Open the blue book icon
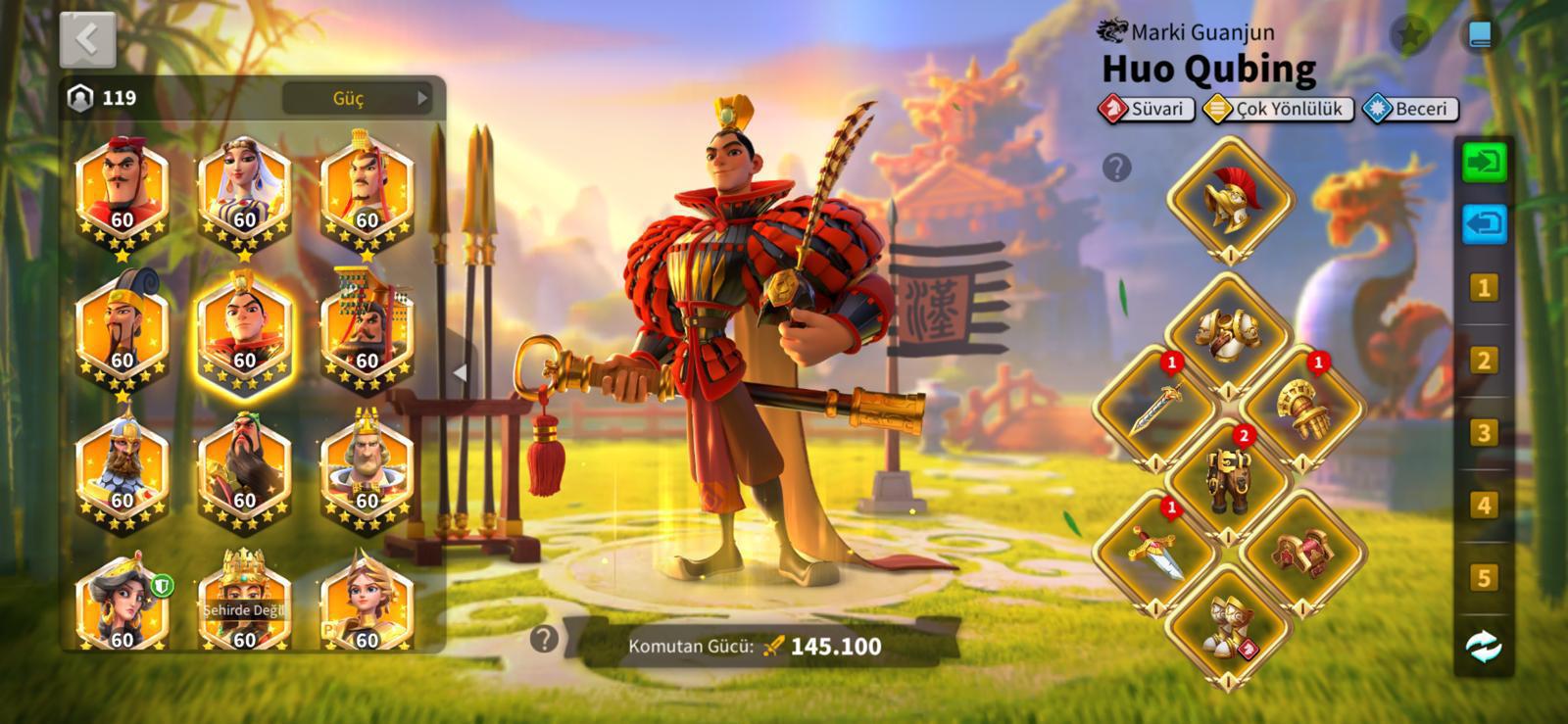This screenshot has height=724, width=1568. coord(1480,35)
